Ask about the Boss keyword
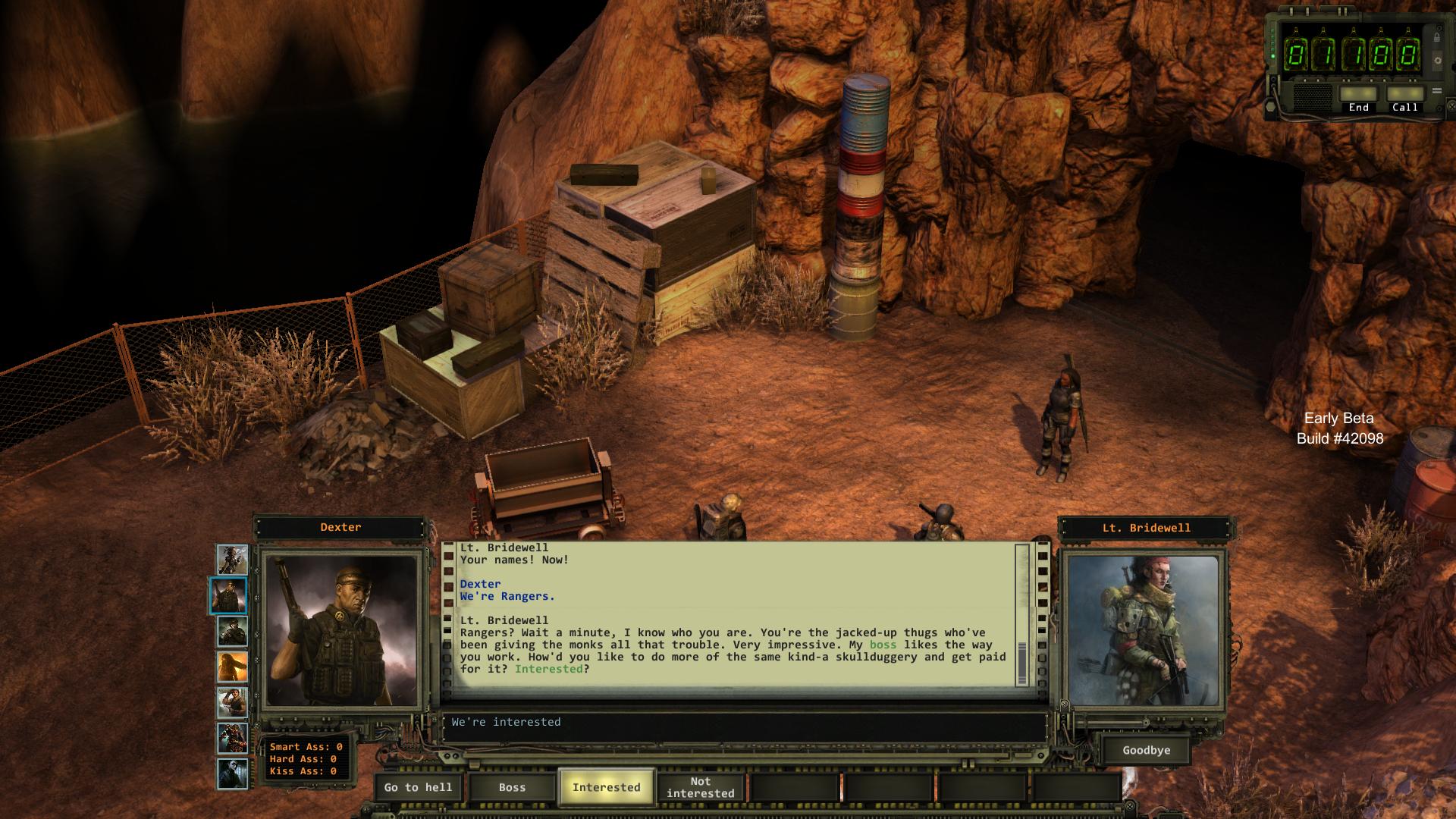Screen dimensions: 1456x819 [x=512, y=787]
